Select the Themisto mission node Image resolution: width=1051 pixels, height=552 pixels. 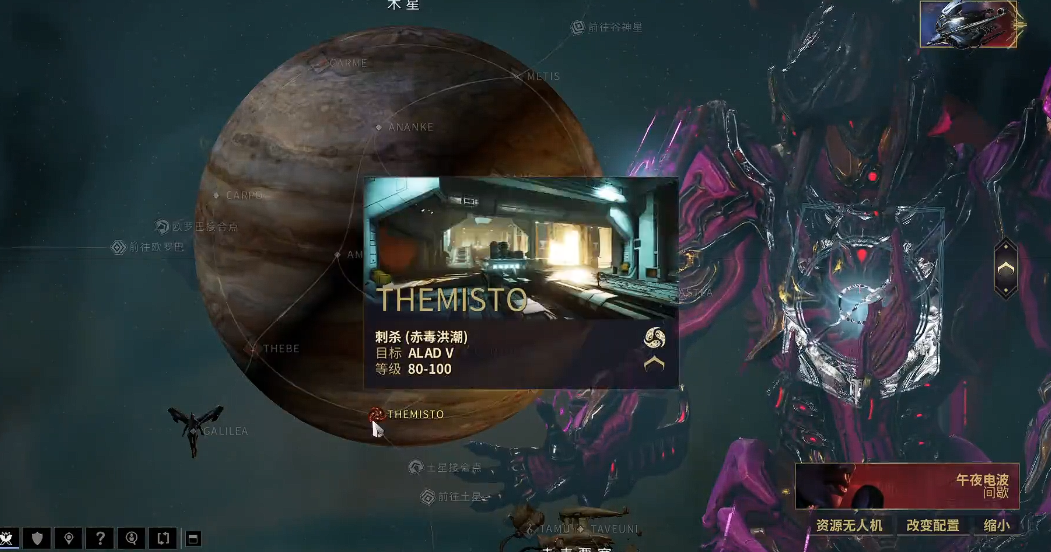377,414
